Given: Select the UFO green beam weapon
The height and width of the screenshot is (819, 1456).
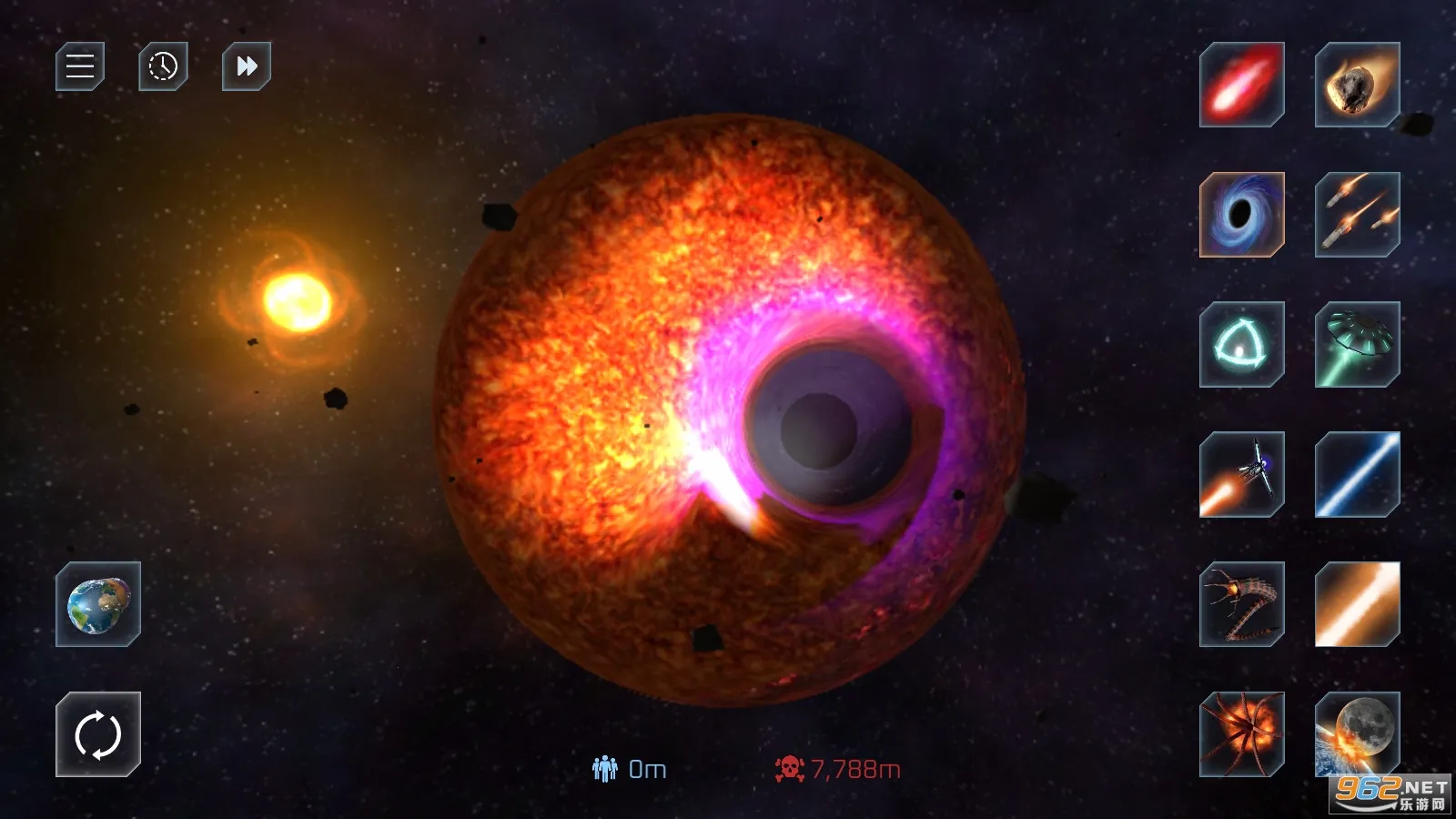Looking at the screenshot, I should click(1357, 345).
